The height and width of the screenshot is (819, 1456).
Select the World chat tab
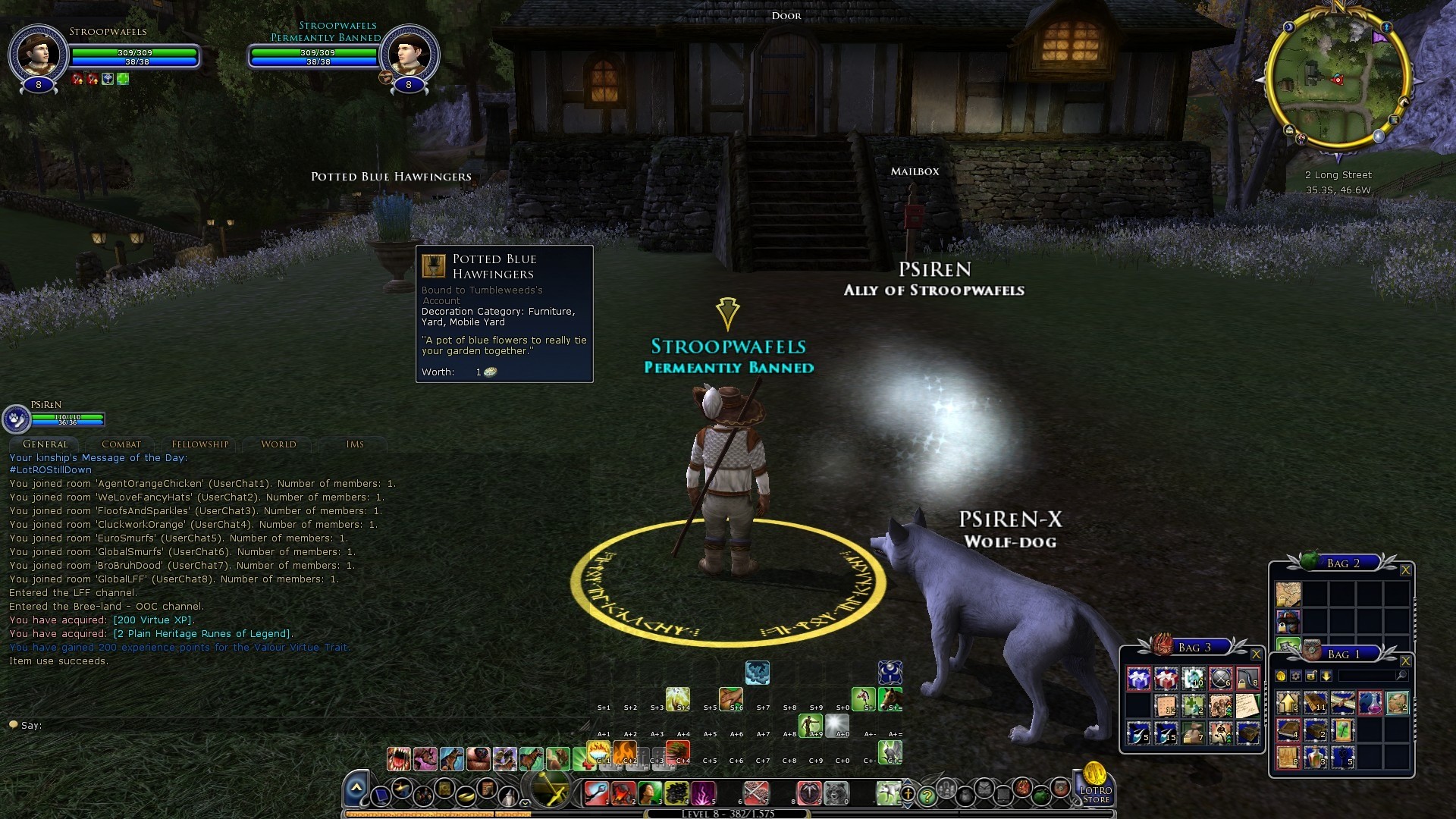(278, 444)
